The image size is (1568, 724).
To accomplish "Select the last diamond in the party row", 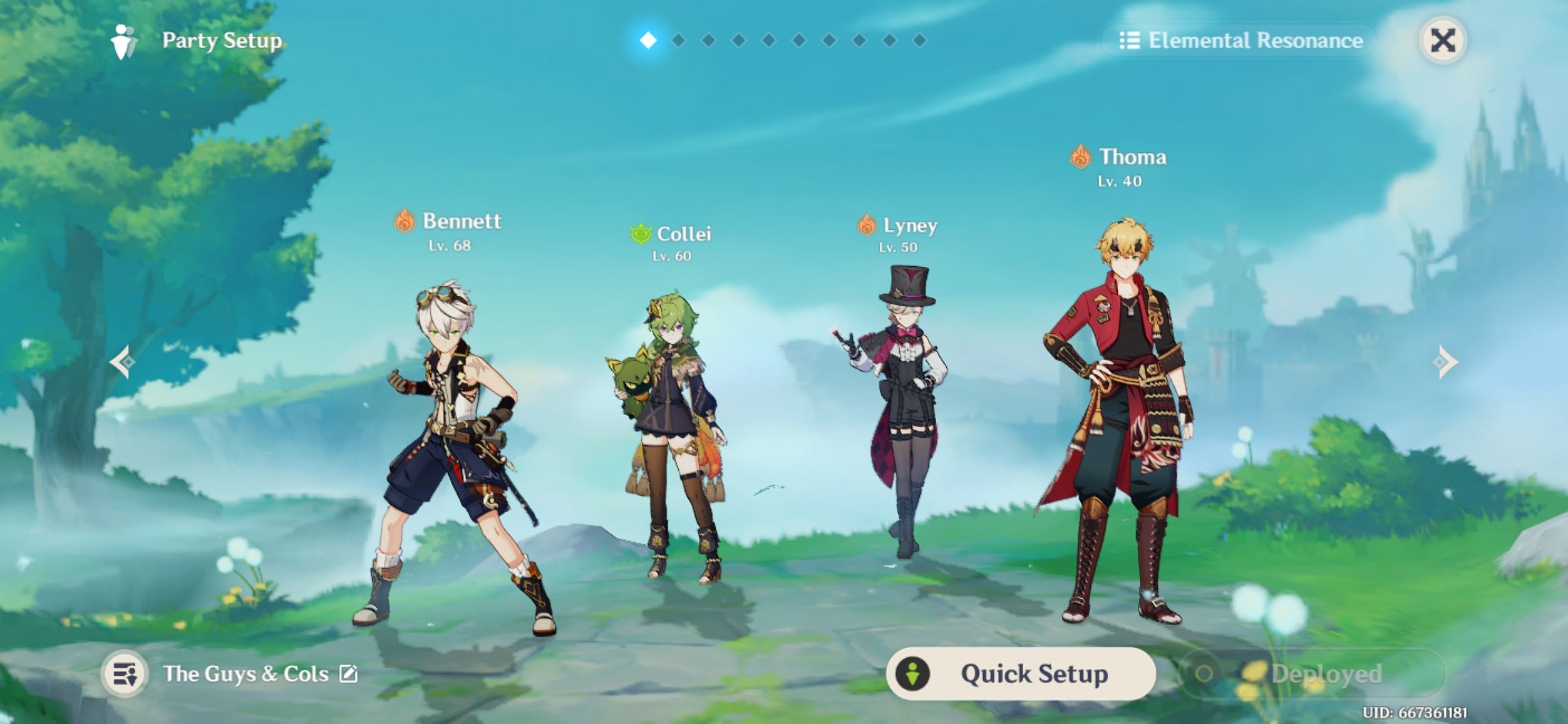I will pos(919,40).
